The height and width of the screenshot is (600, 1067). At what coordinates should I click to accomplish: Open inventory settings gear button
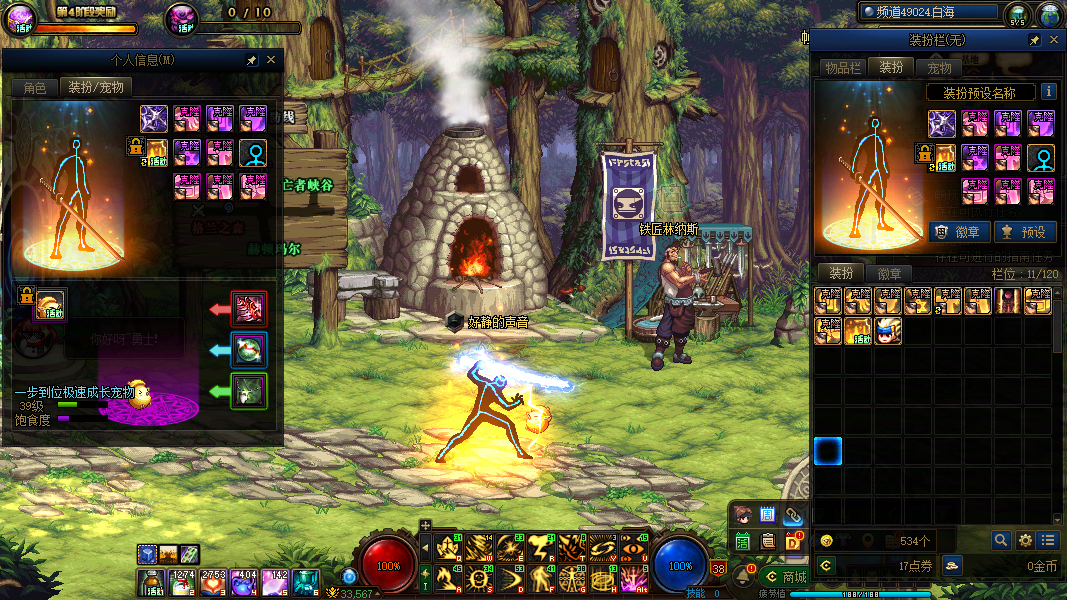(1025, 540)
